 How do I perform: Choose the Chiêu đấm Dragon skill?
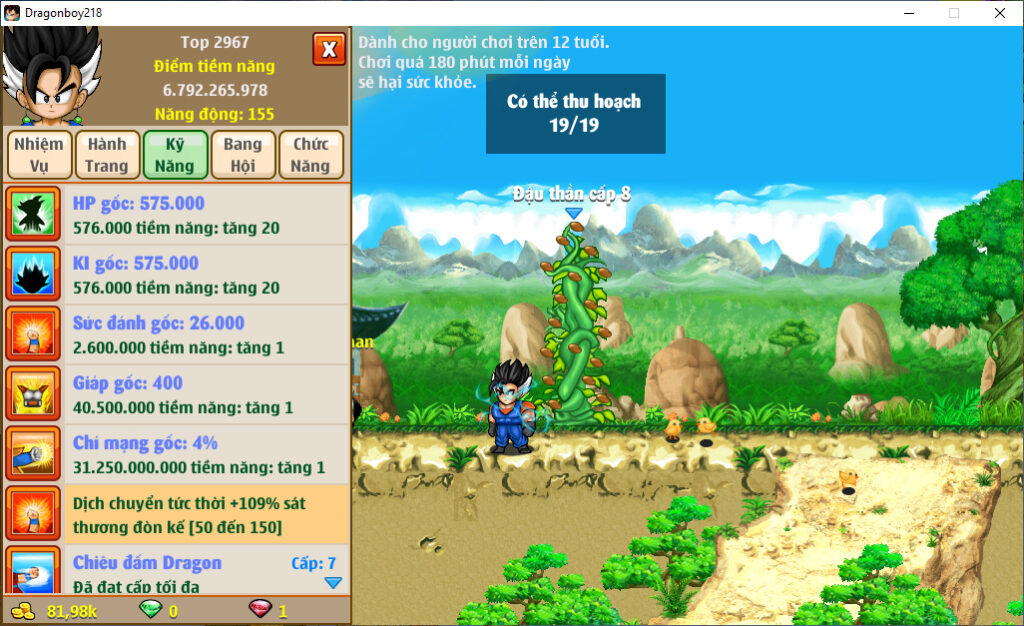click(x=176, y=572)
